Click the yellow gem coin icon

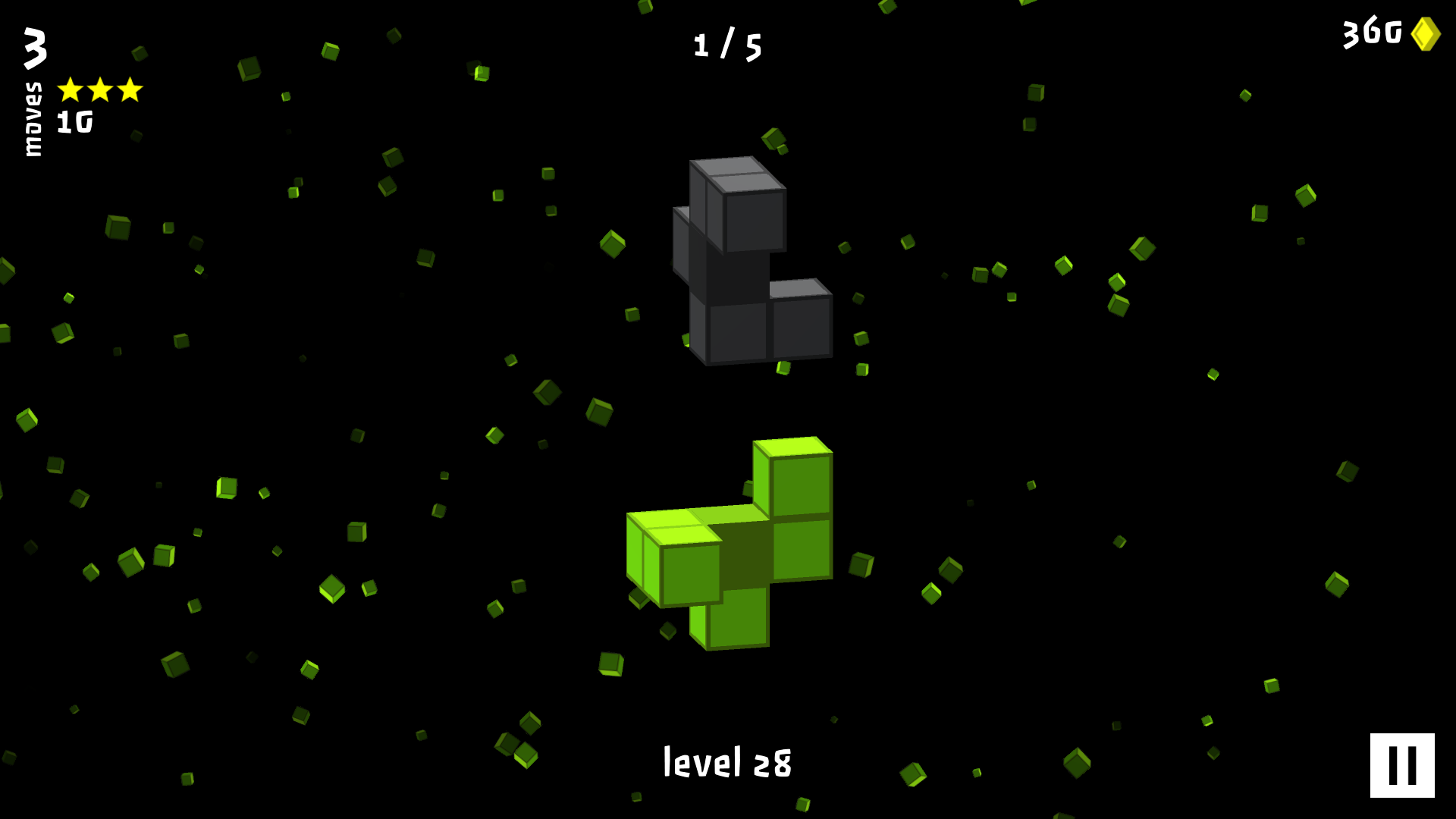tap(1424, 33)
